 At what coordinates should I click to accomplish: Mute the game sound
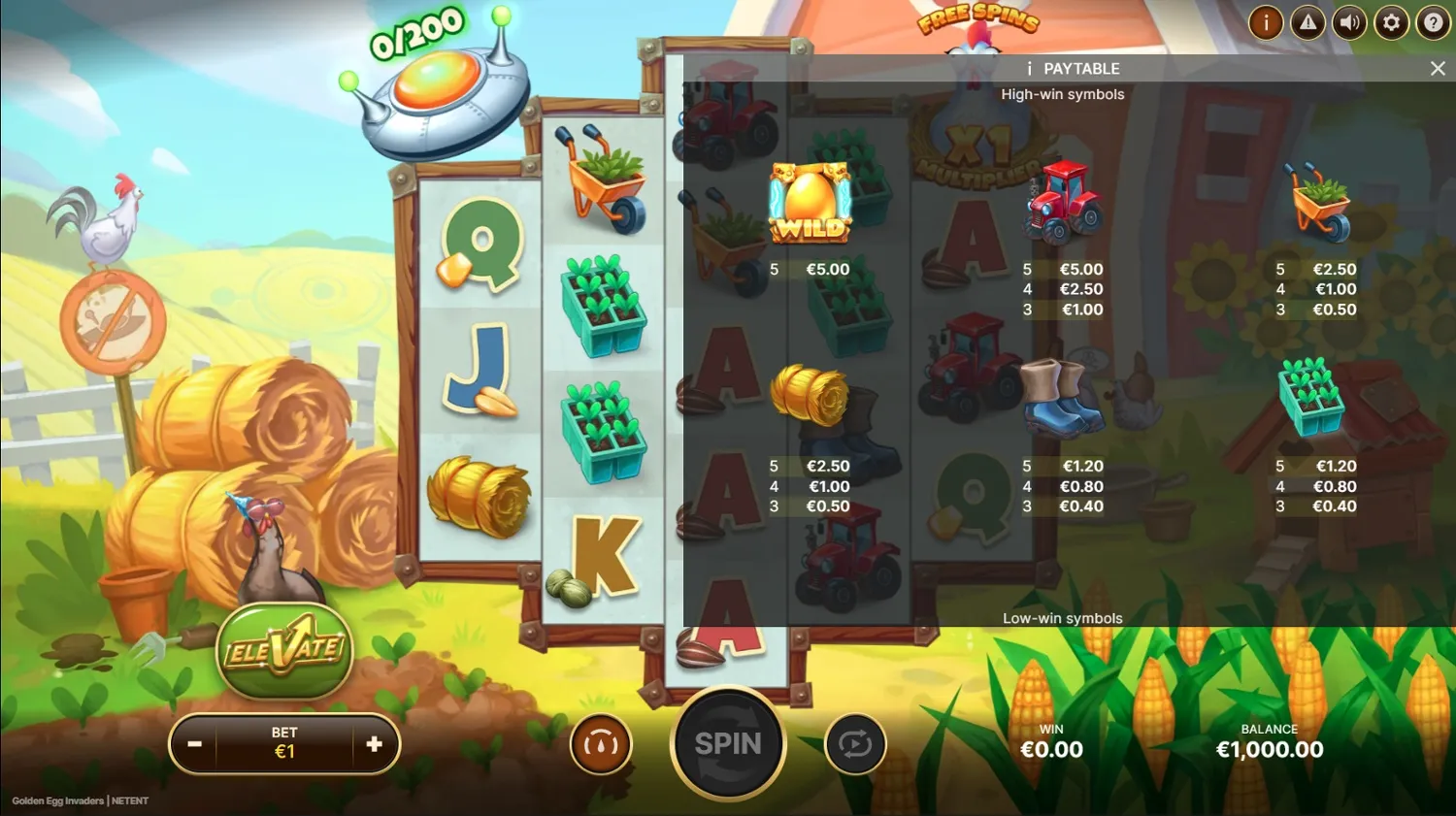pos(1349,22)
